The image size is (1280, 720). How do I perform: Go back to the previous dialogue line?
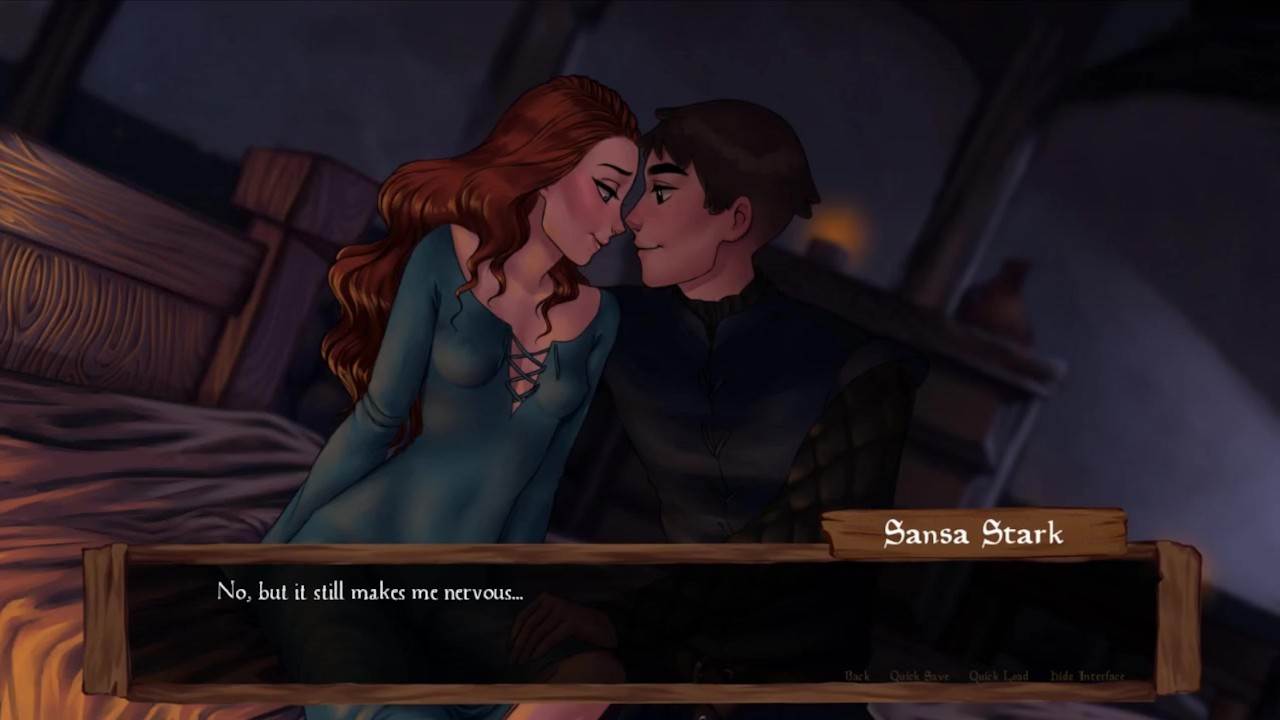(x=857, y=676)
